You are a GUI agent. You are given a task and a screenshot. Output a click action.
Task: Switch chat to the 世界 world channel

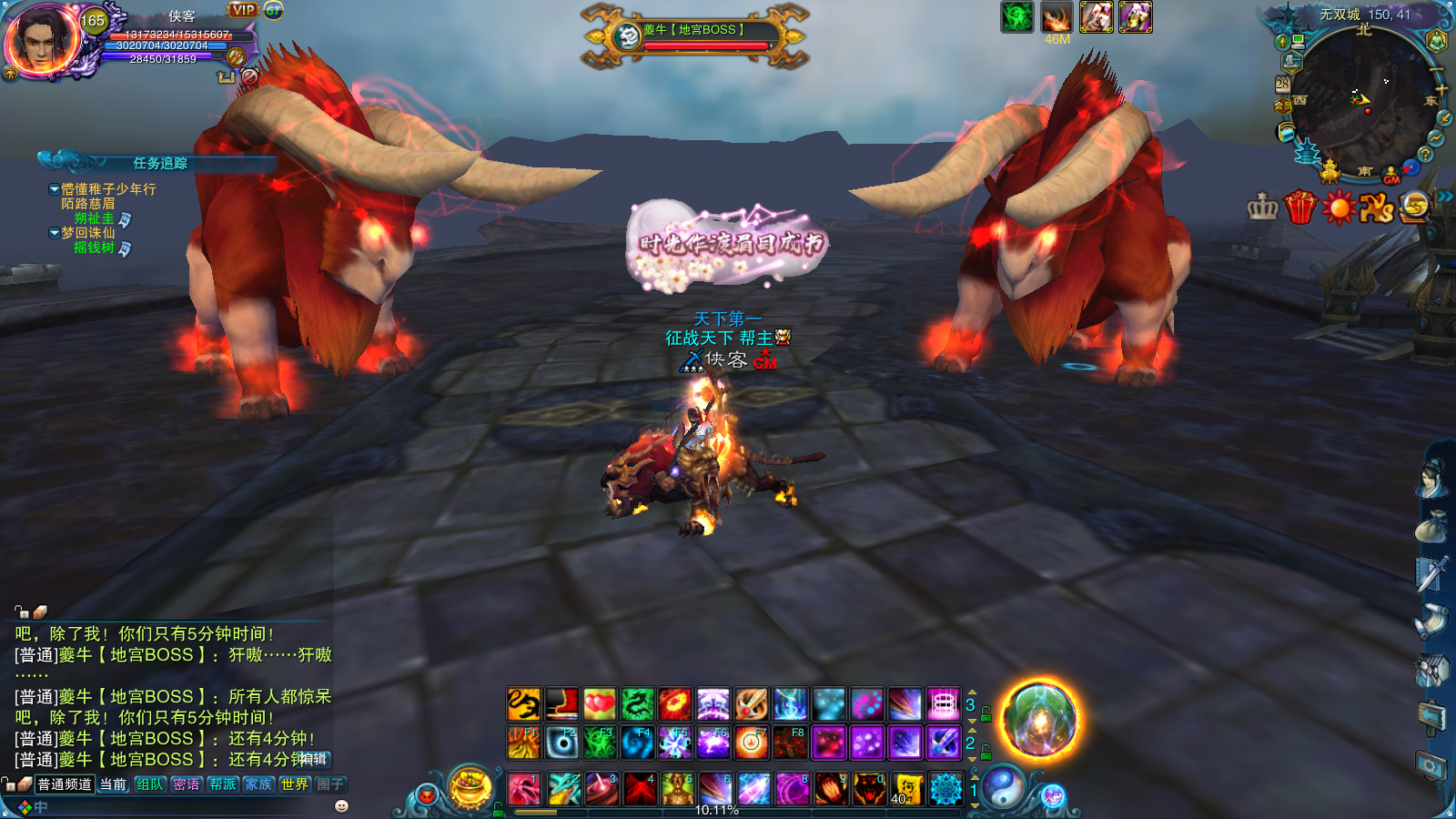pyautogui.click(x=294, y=784)
